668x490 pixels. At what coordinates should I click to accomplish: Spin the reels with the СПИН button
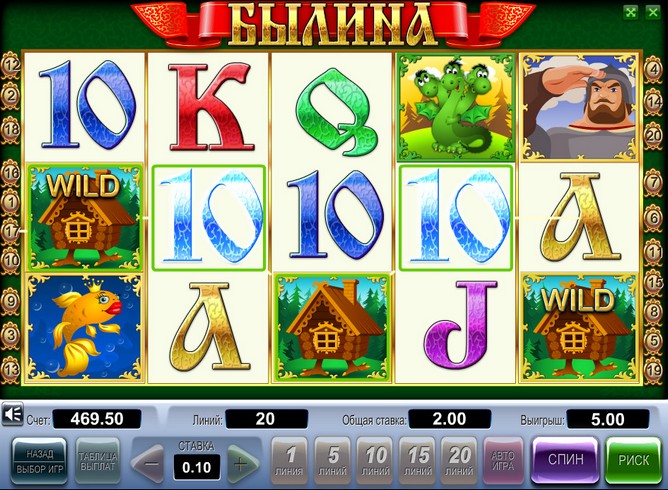(566, 460)
